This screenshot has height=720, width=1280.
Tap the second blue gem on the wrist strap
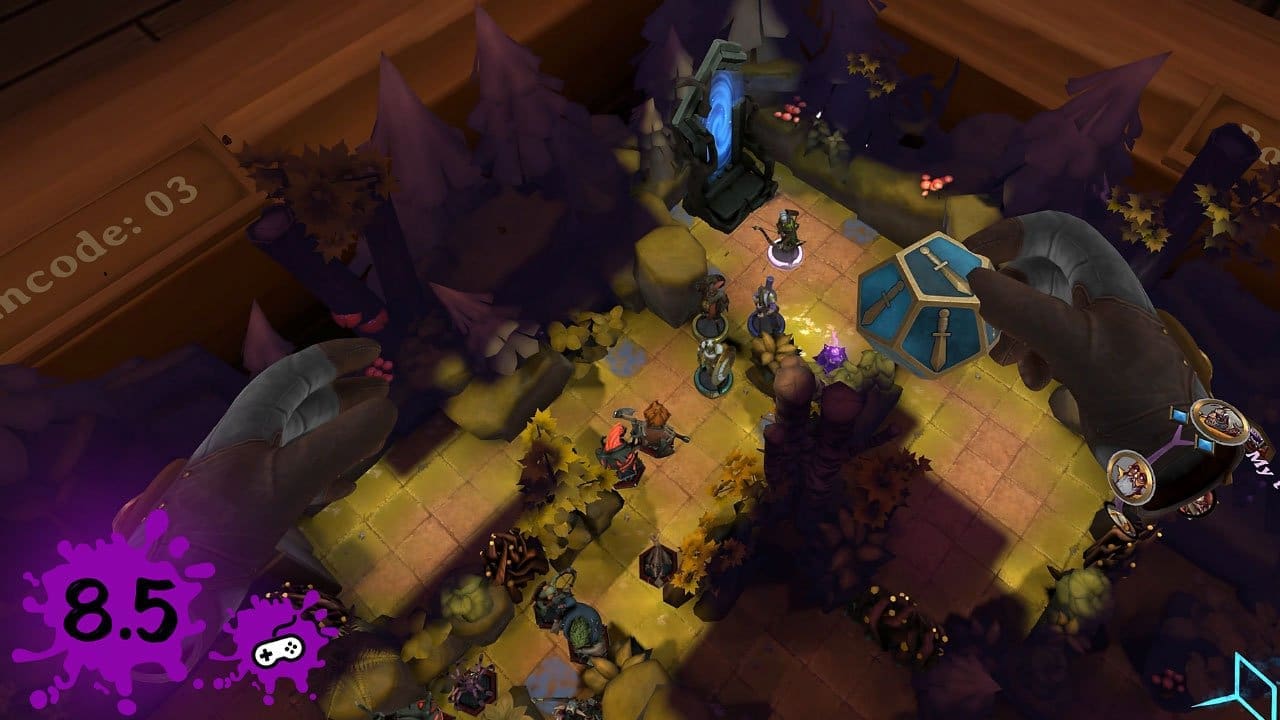[x=1205, y=443]
